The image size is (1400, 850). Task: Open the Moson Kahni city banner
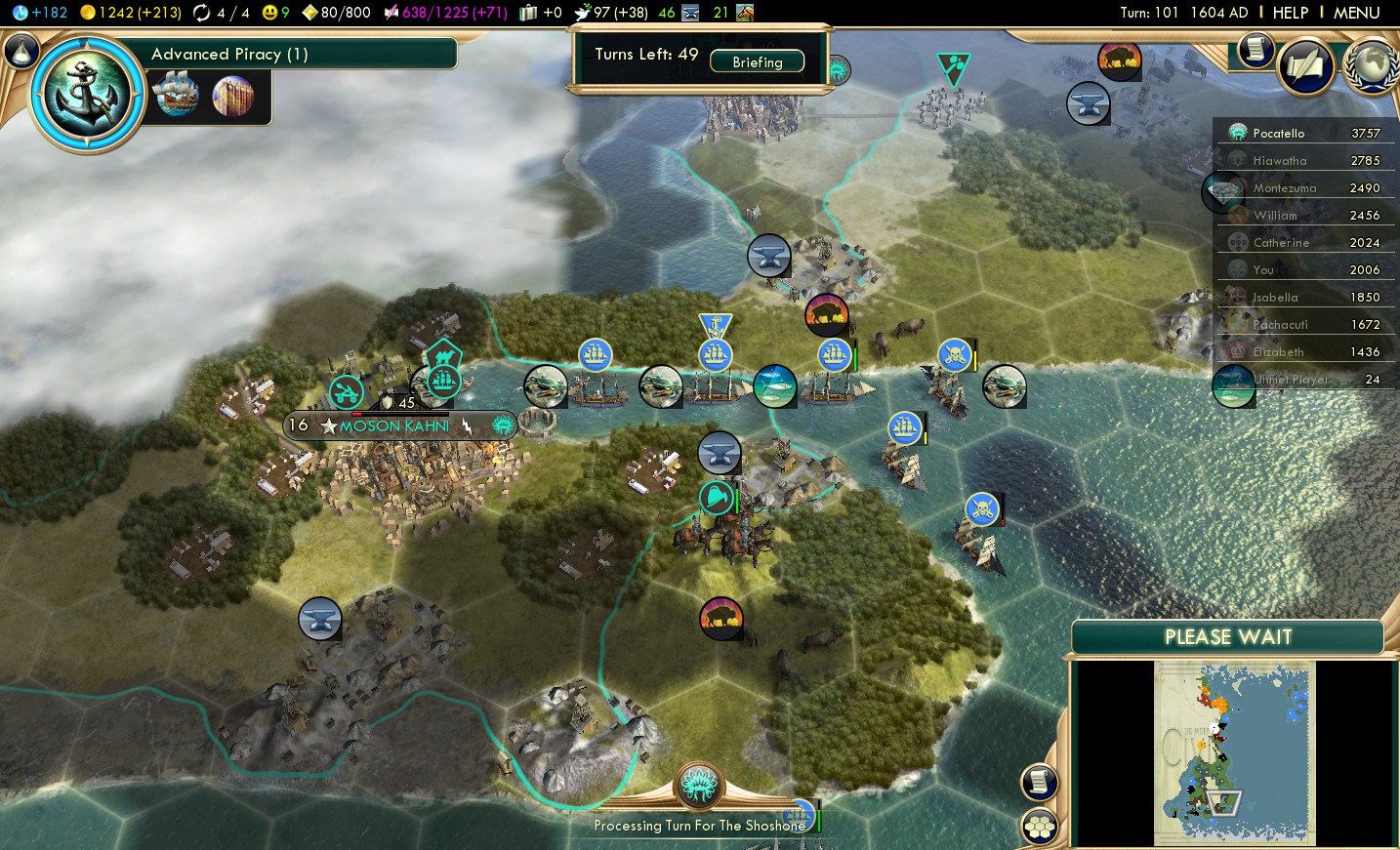point(394,426)
